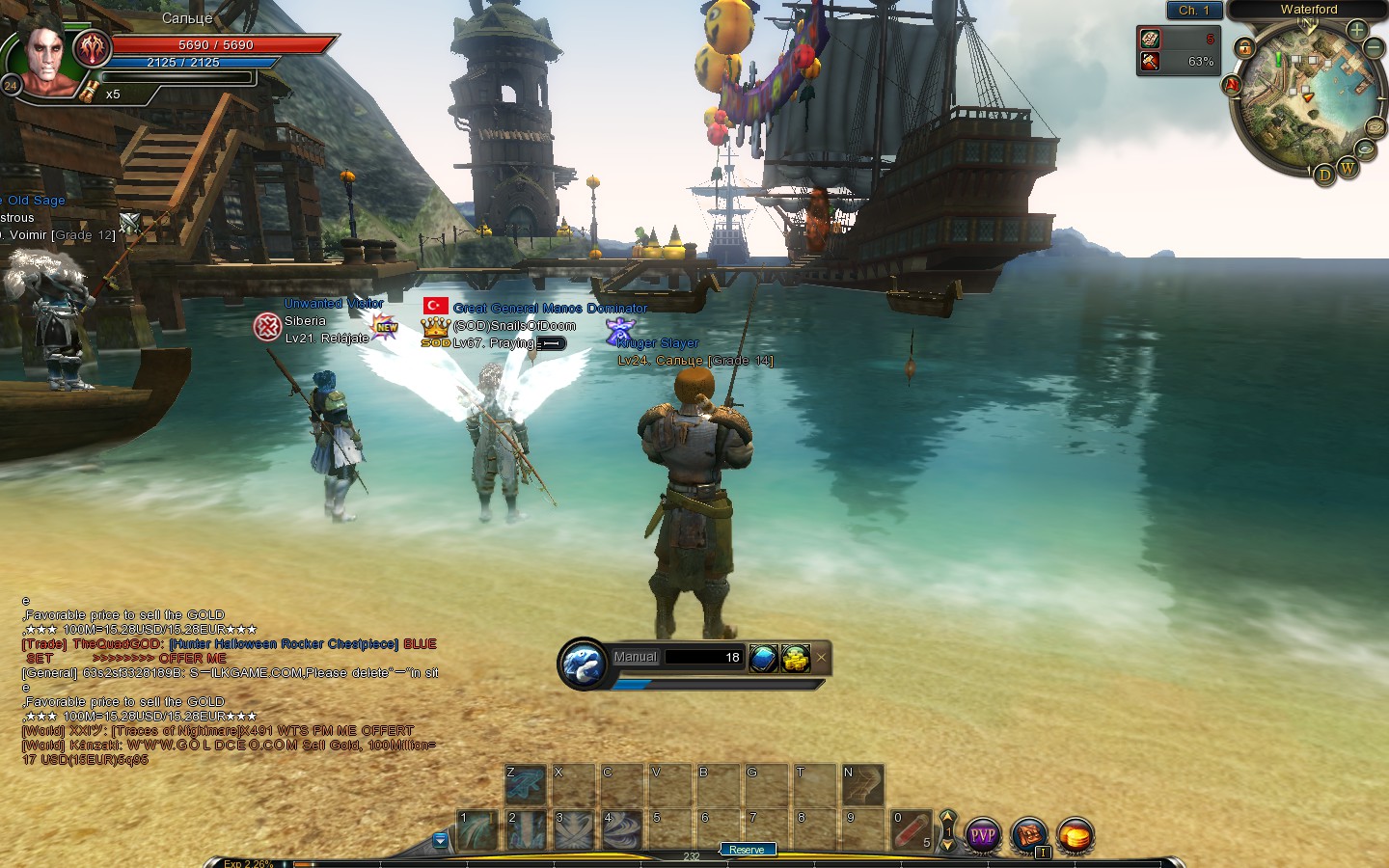Zoom in the minimap with plus button
1389x868 pixels.
tap(1357, 30)
